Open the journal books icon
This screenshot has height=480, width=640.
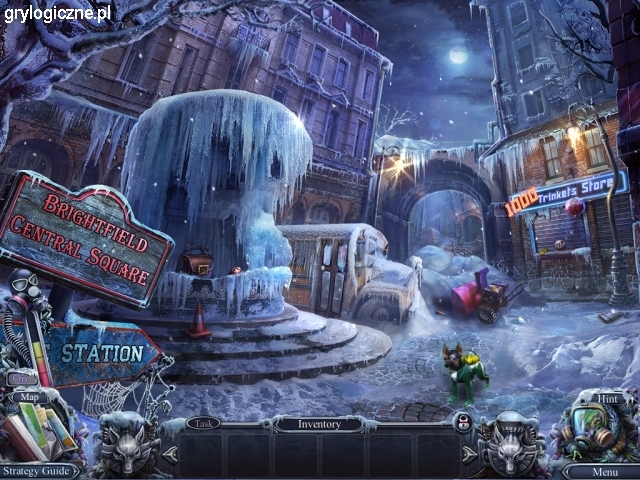click(40, 432)
